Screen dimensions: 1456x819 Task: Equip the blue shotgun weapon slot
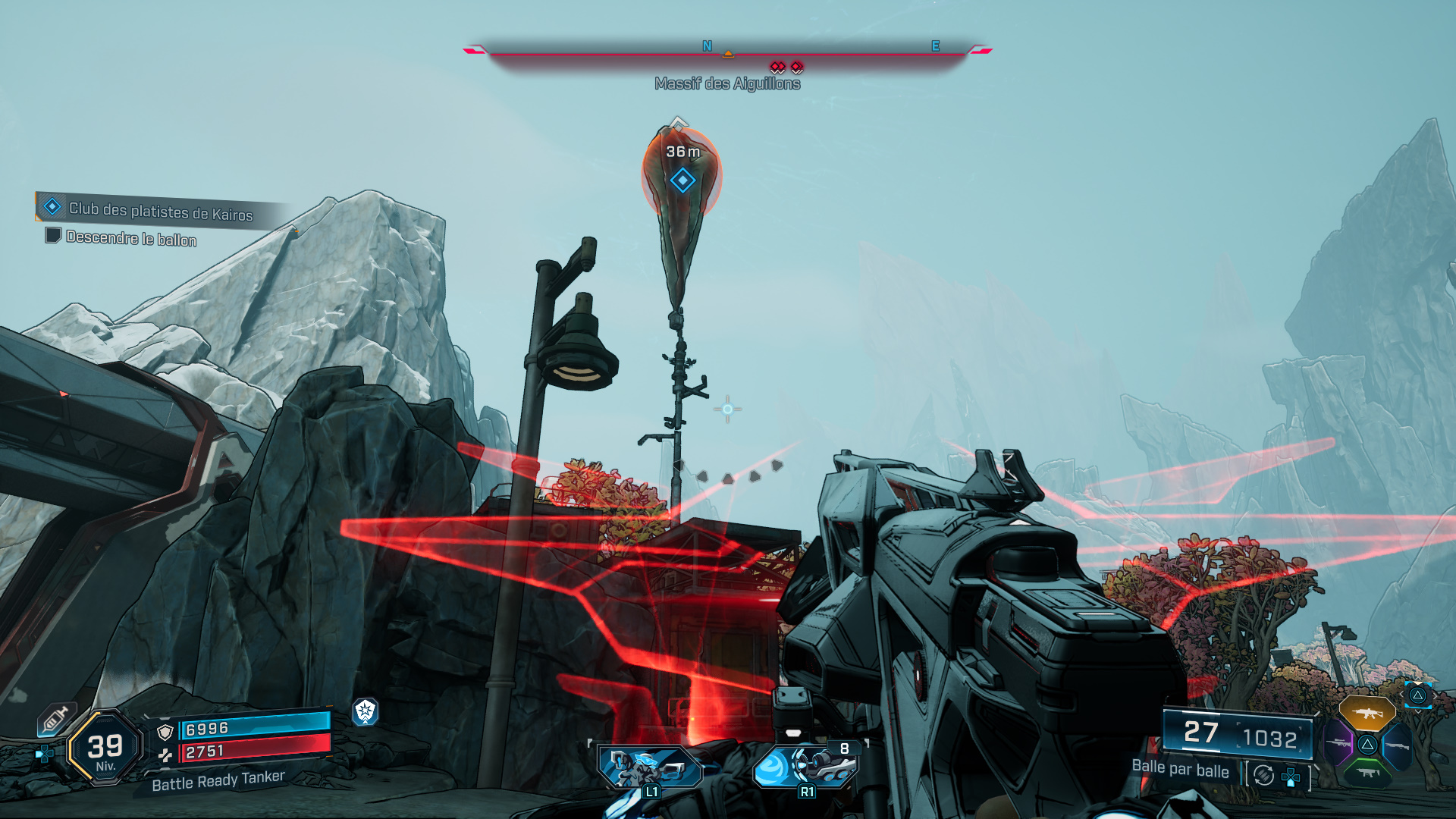point(1396,746)
